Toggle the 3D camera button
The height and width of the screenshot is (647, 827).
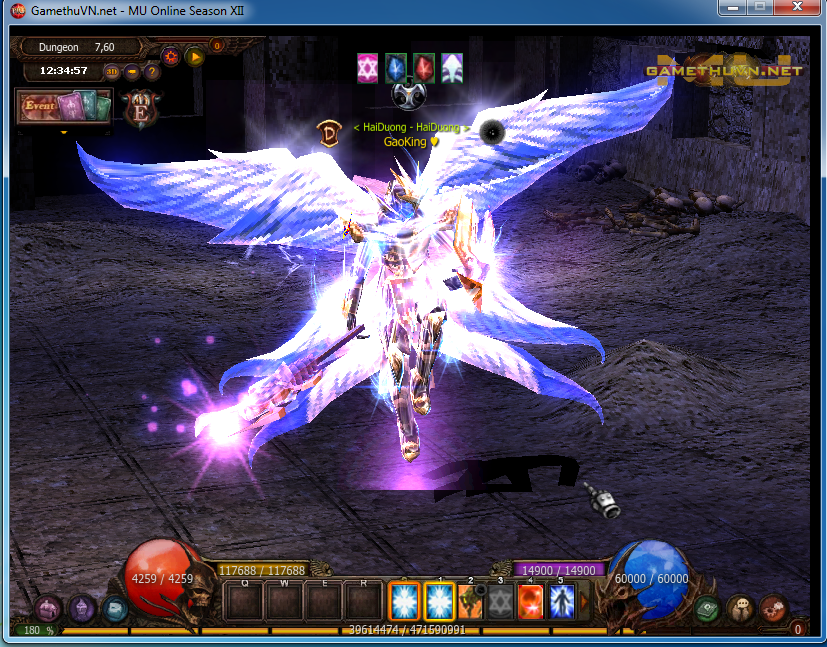point(112,72)
